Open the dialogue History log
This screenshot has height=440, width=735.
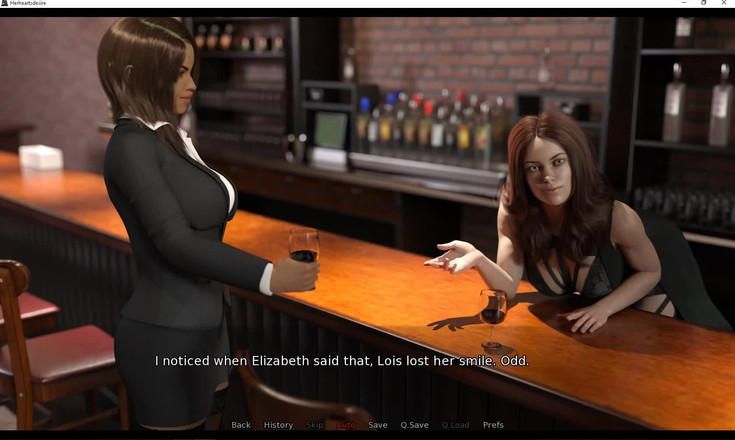point(278,425)
